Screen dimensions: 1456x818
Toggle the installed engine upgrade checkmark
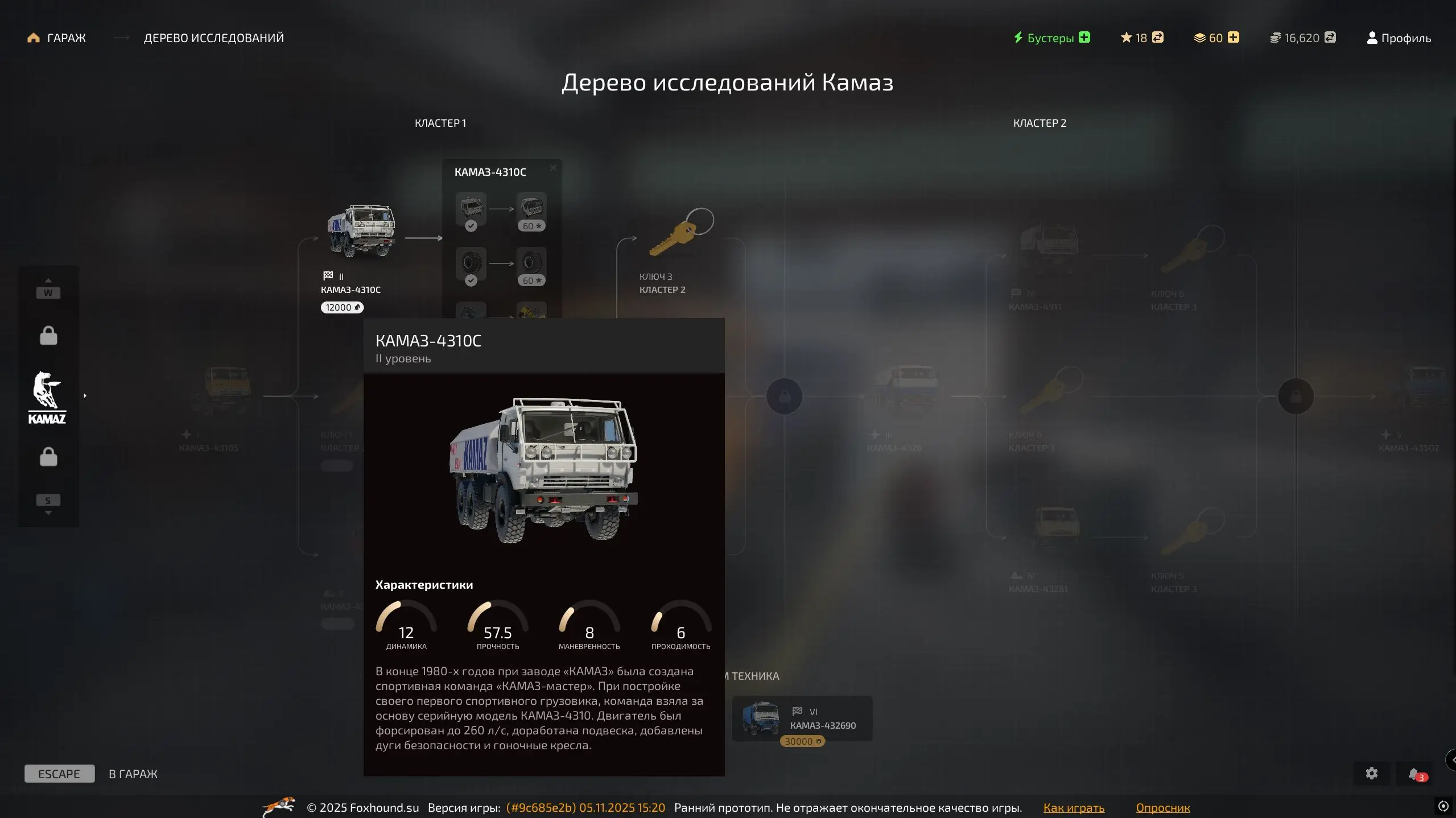pyautogui.click(x=471, y=225)
